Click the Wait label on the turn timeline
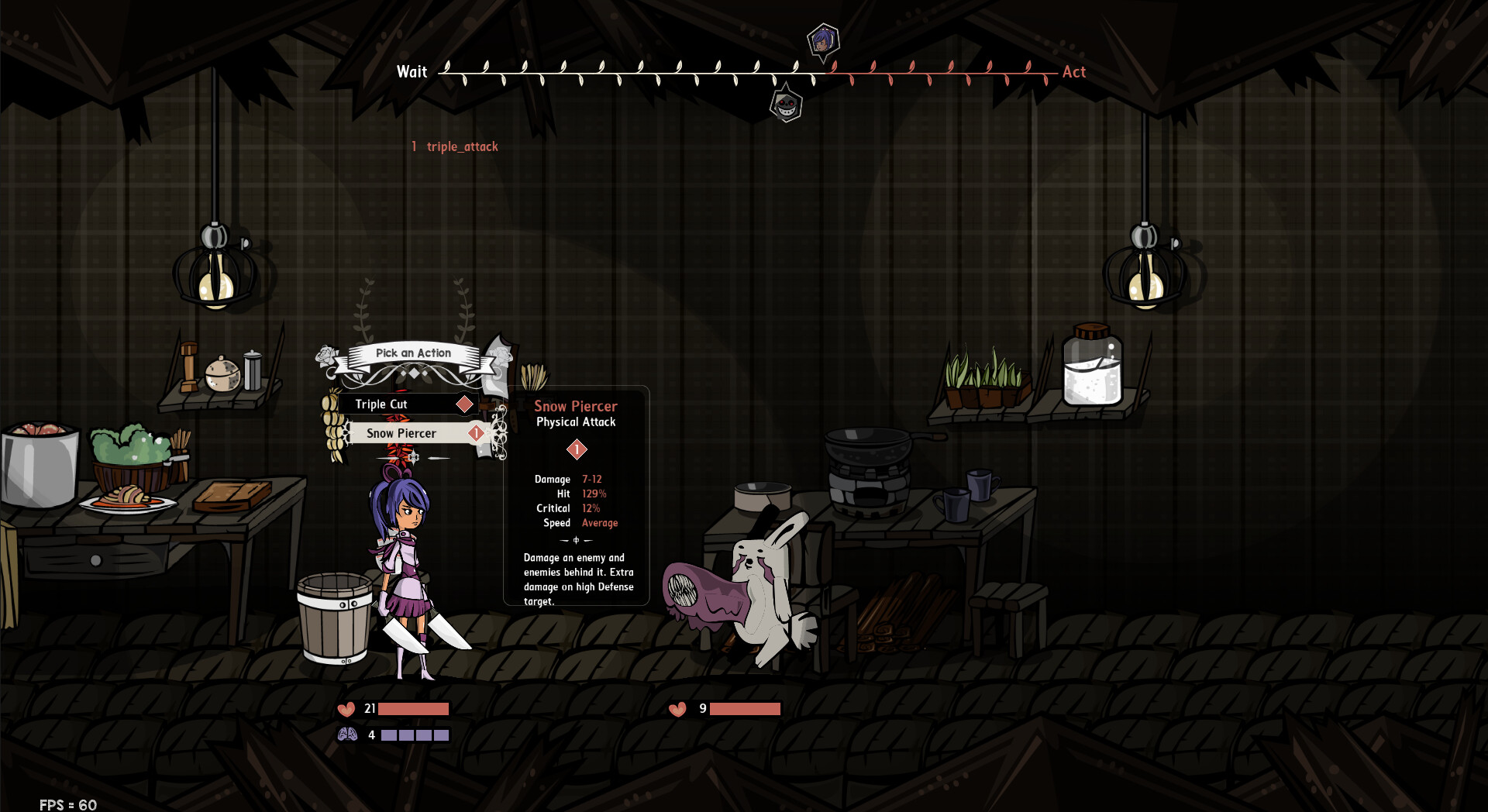 click(412, 71)
